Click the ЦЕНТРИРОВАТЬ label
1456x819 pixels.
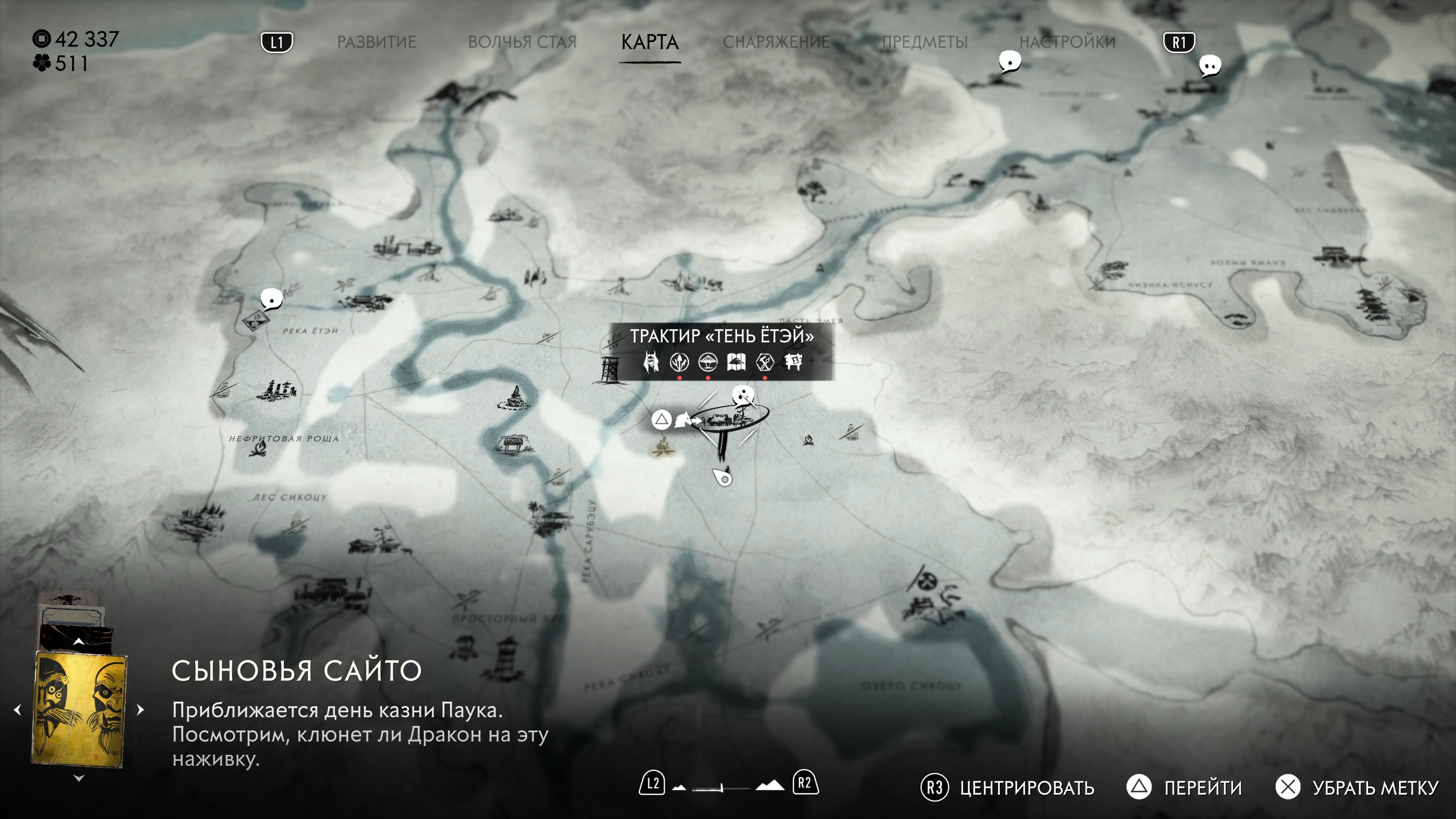(x=1026, y=788)
